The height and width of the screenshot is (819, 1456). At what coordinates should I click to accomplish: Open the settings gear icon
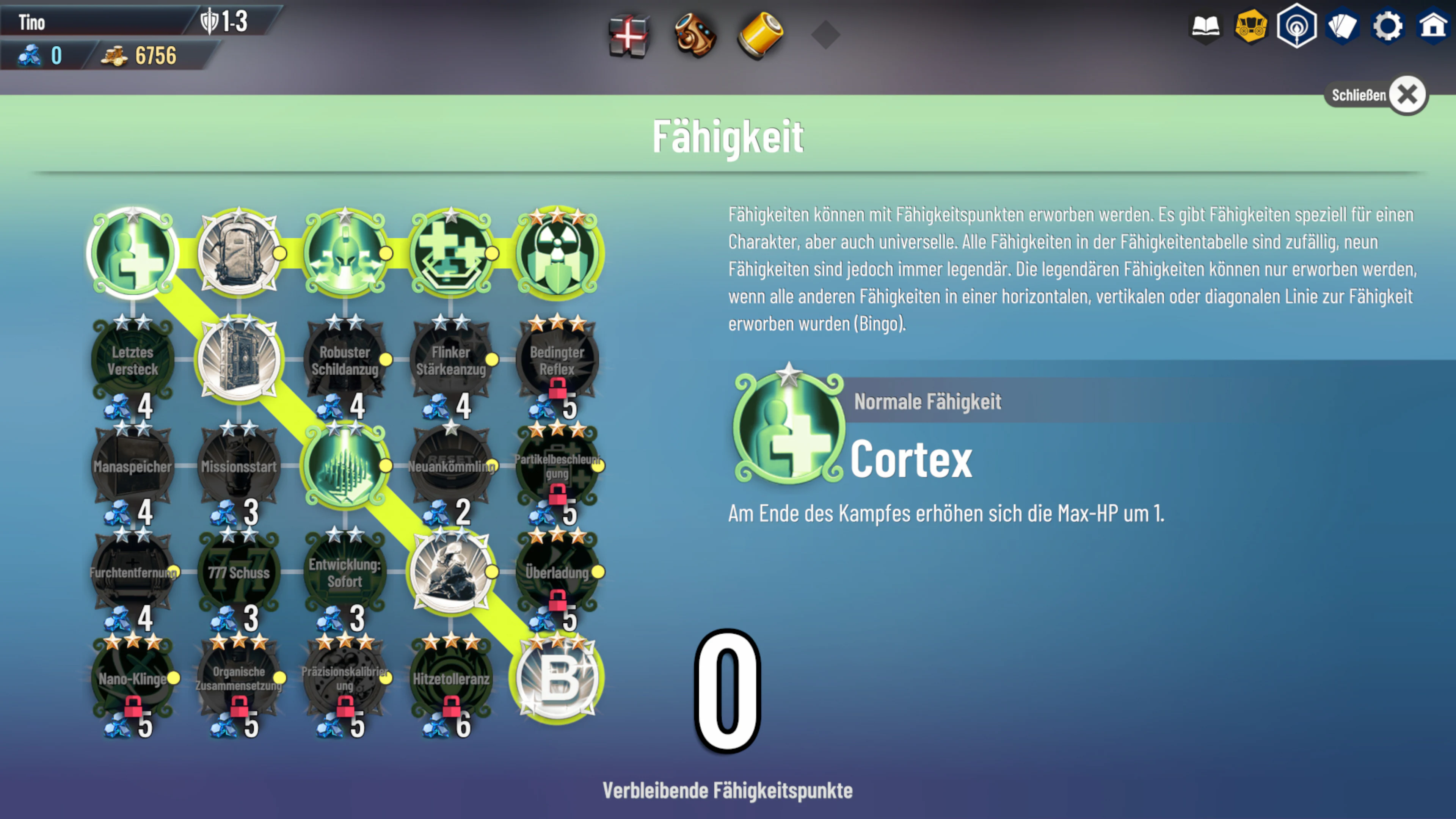1389,25
